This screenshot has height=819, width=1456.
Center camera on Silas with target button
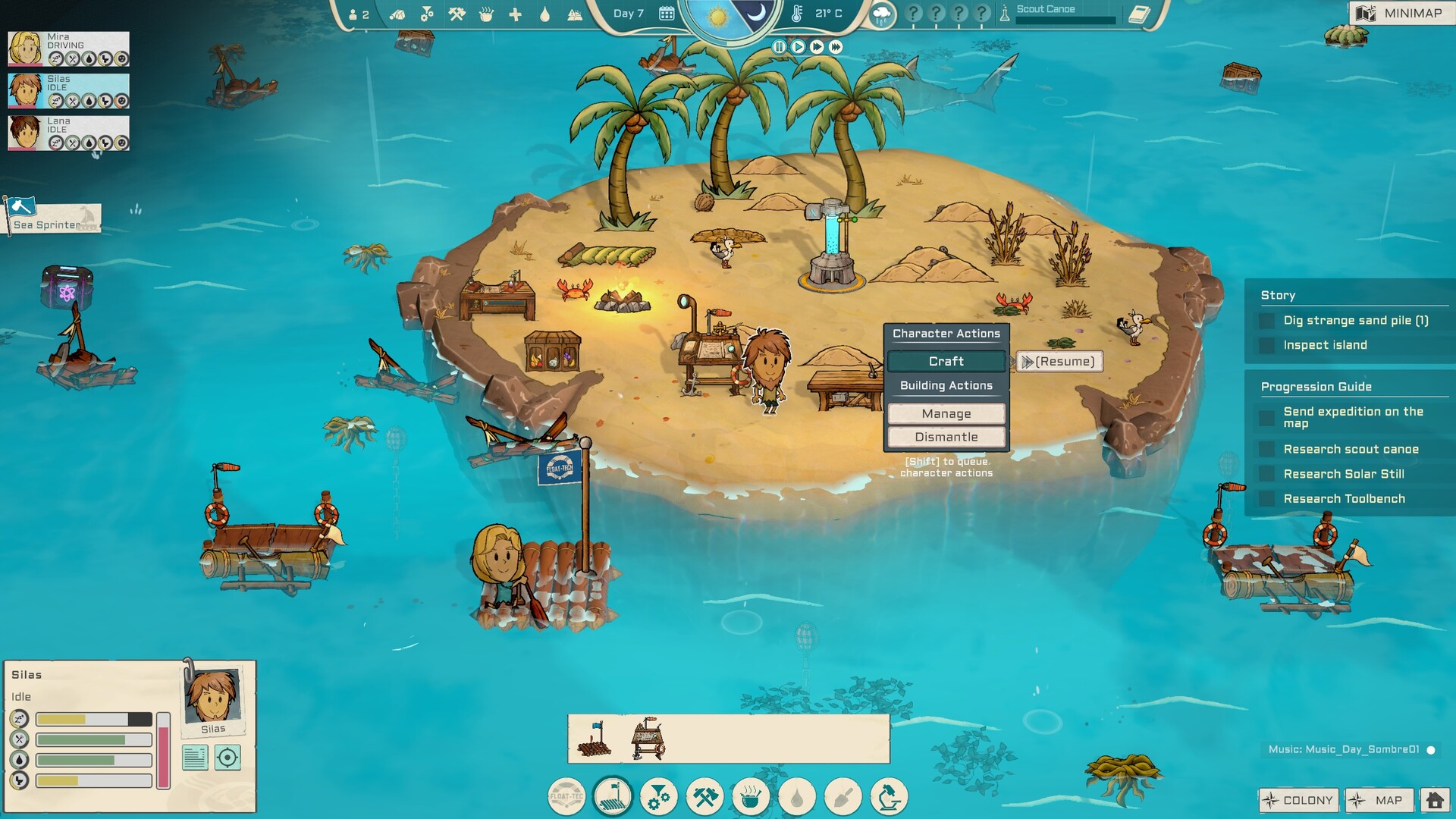[227, 758]
